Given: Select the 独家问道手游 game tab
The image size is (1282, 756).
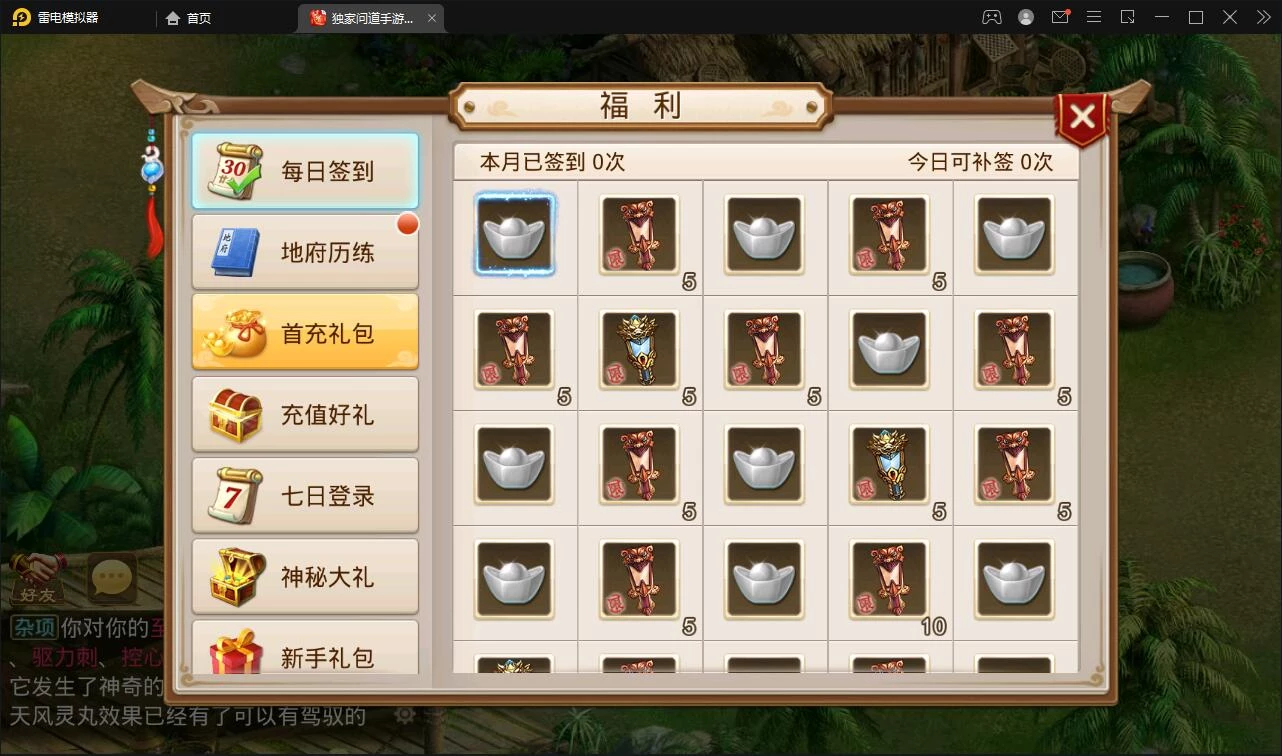Looking at the screenshot, I should pos(365,17).
